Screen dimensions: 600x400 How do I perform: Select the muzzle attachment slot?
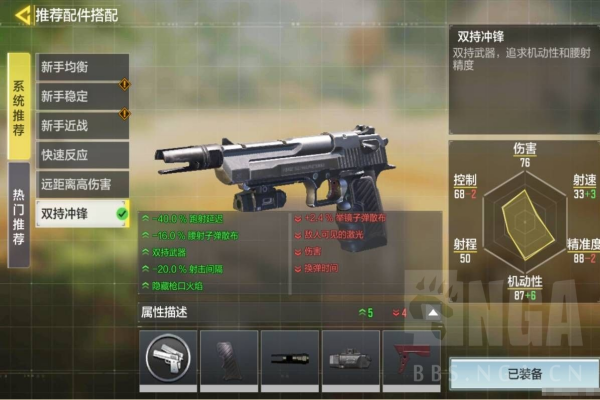(290, 357)
